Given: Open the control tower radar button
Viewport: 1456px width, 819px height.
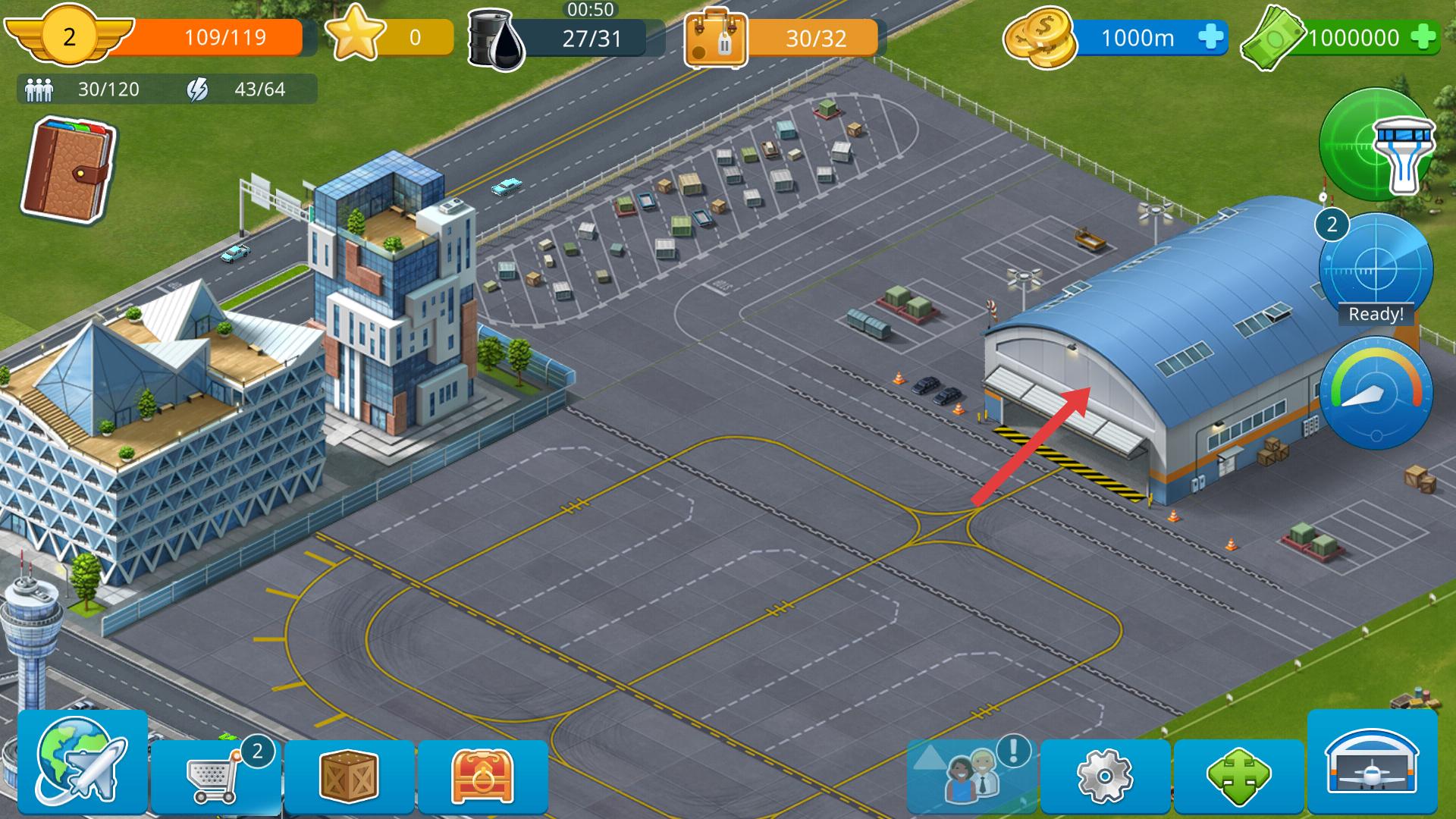Looking at the screenshot, I should [1375, 144].
